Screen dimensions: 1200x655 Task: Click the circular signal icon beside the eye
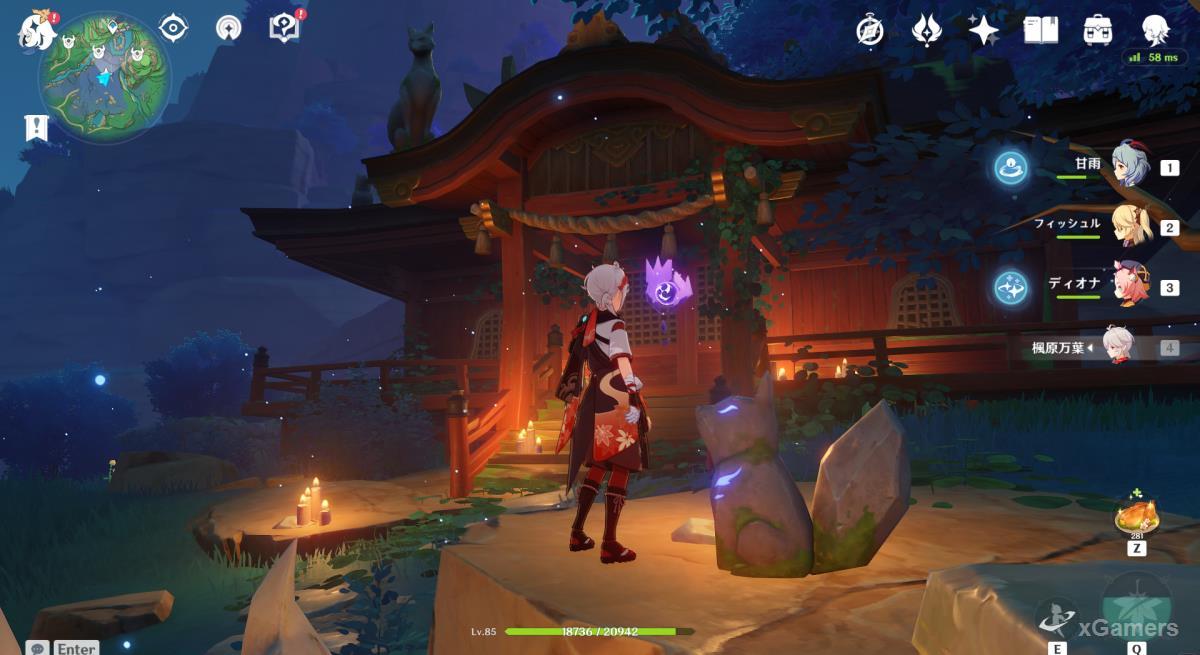229,28
